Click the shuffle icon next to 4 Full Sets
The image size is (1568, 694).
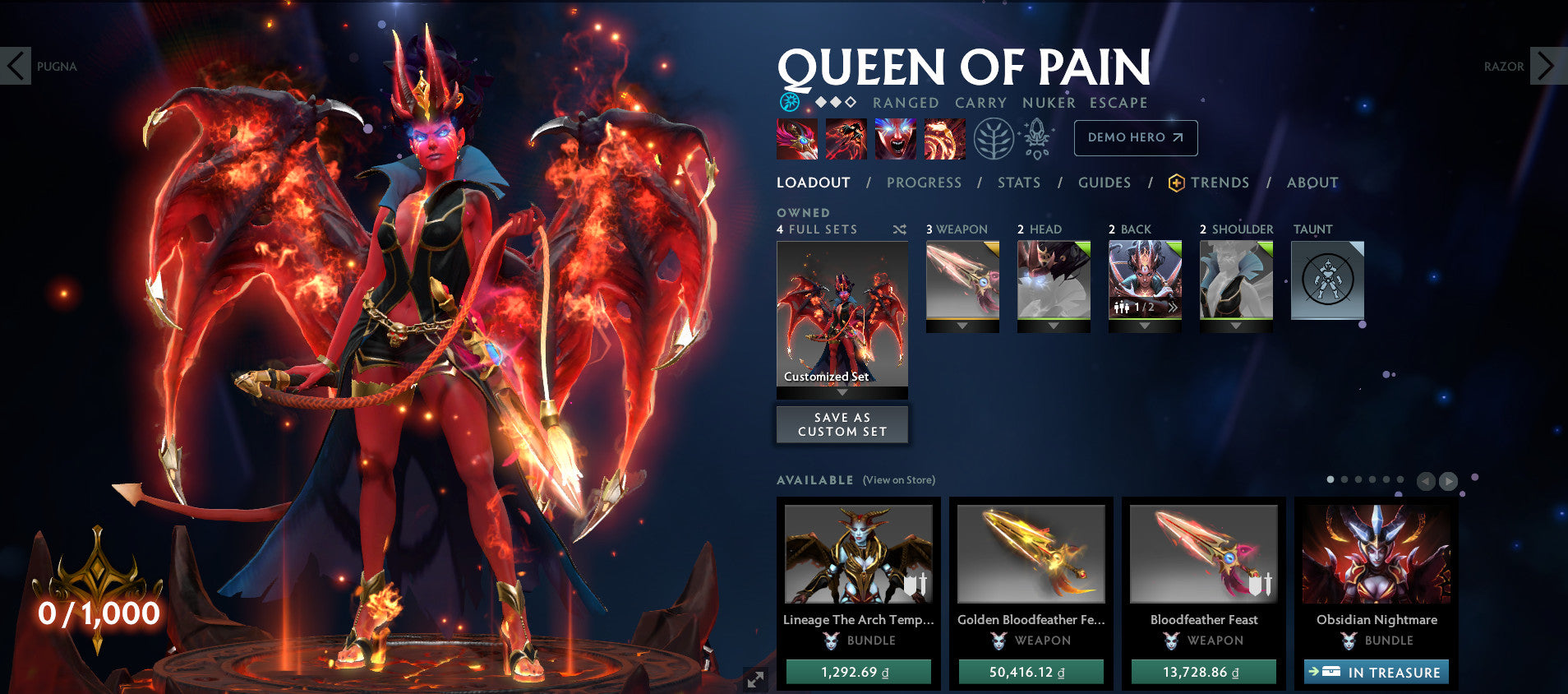[898, 229]
